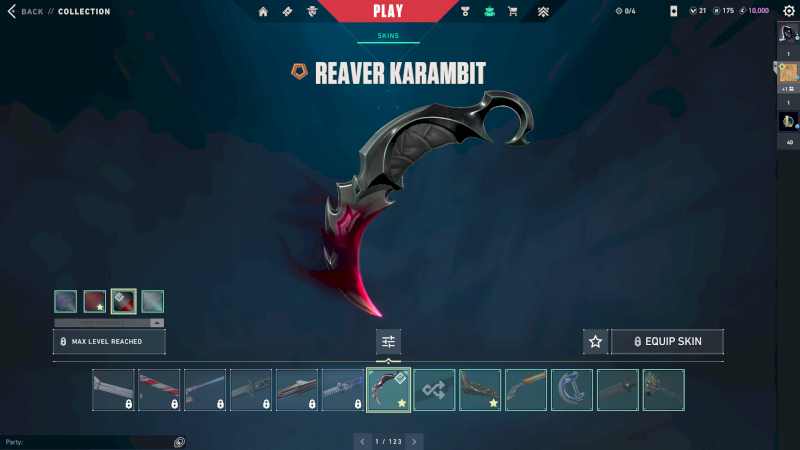Image resolution: width=800 pixels, height=450 pixels.
Task: Open the party chat input field
Action: 90,441
